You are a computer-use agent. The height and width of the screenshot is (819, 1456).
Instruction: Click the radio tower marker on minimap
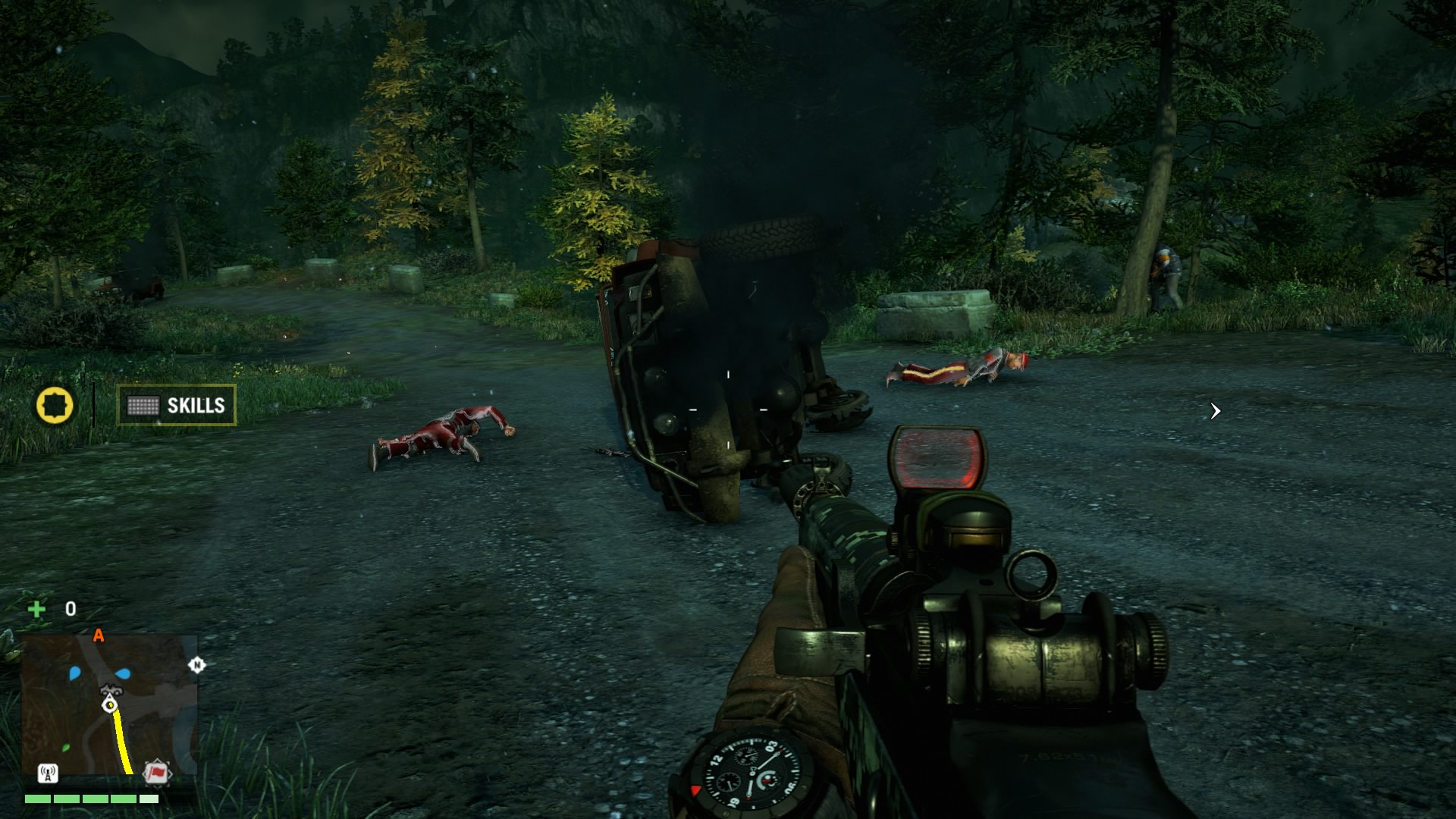(48, 773)
